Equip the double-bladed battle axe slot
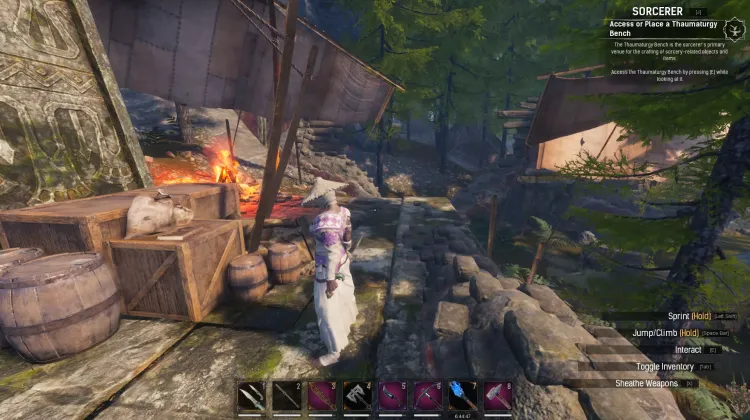This screenshot has height=420, width=750. 357,396
